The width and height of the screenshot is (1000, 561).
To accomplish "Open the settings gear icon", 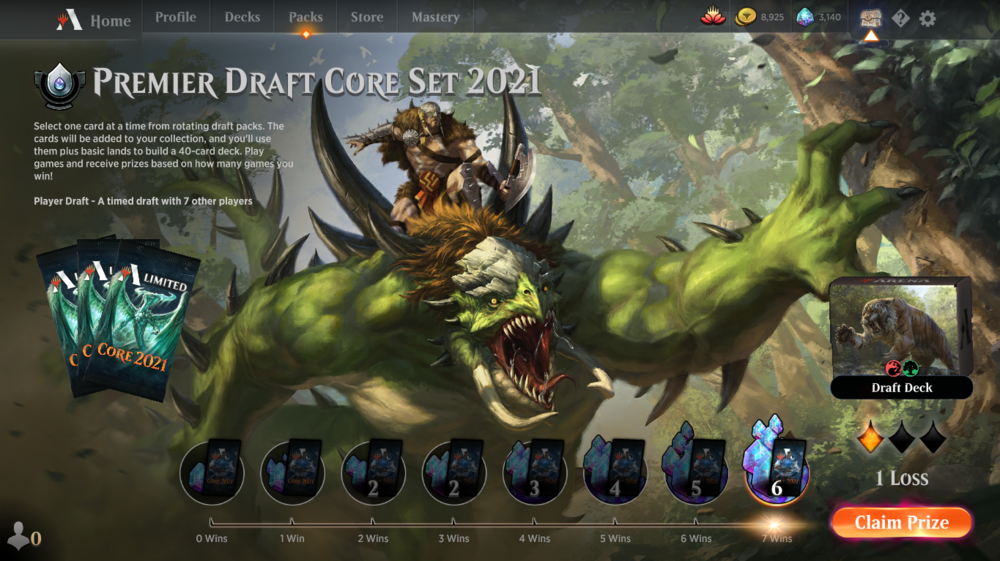I will pos(928,18).
